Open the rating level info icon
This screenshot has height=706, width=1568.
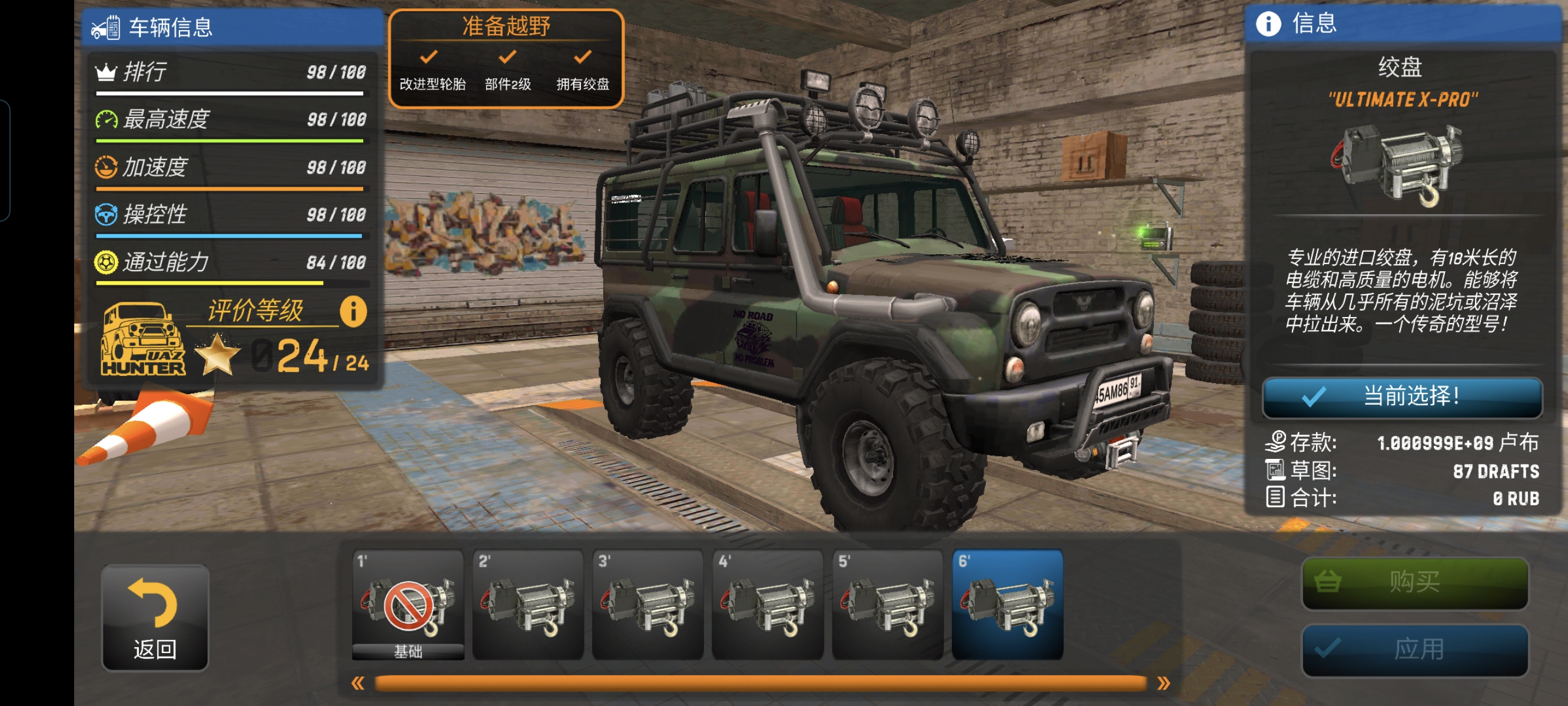[353, 312]
